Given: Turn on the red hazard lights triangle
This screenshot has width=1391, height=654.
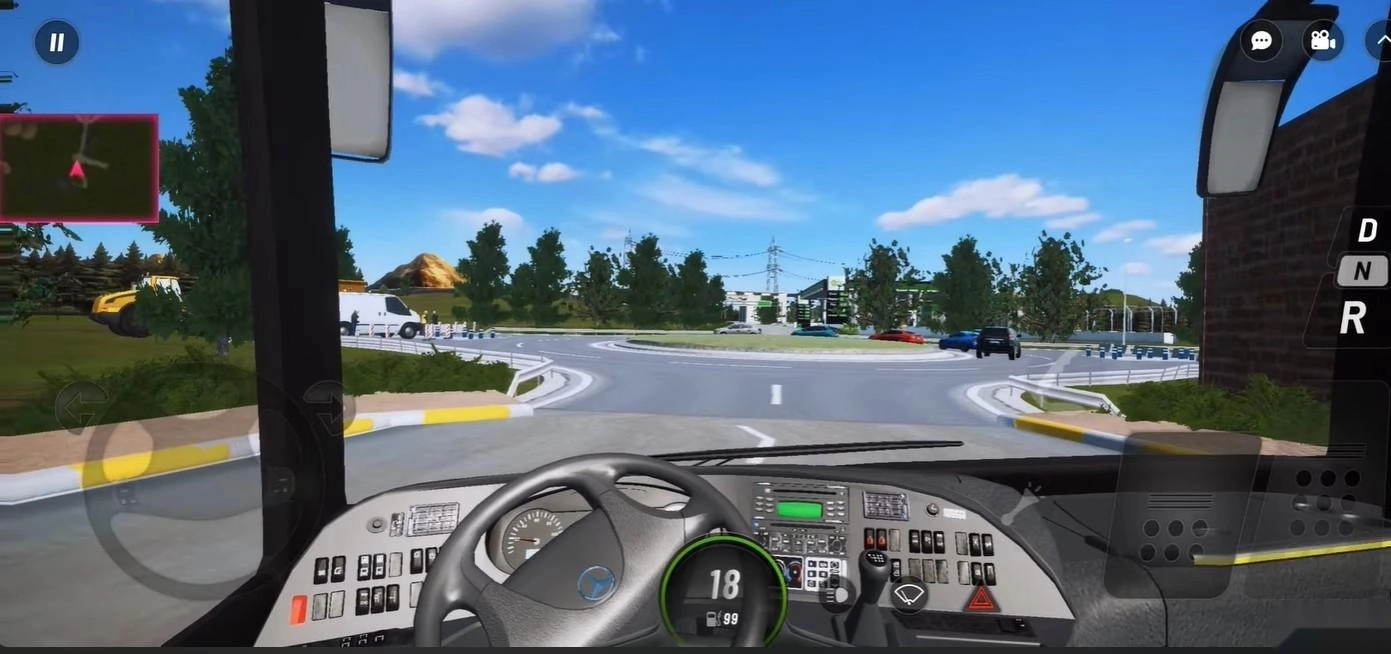Looking at the screenshot, I should [x=981, y=598].
